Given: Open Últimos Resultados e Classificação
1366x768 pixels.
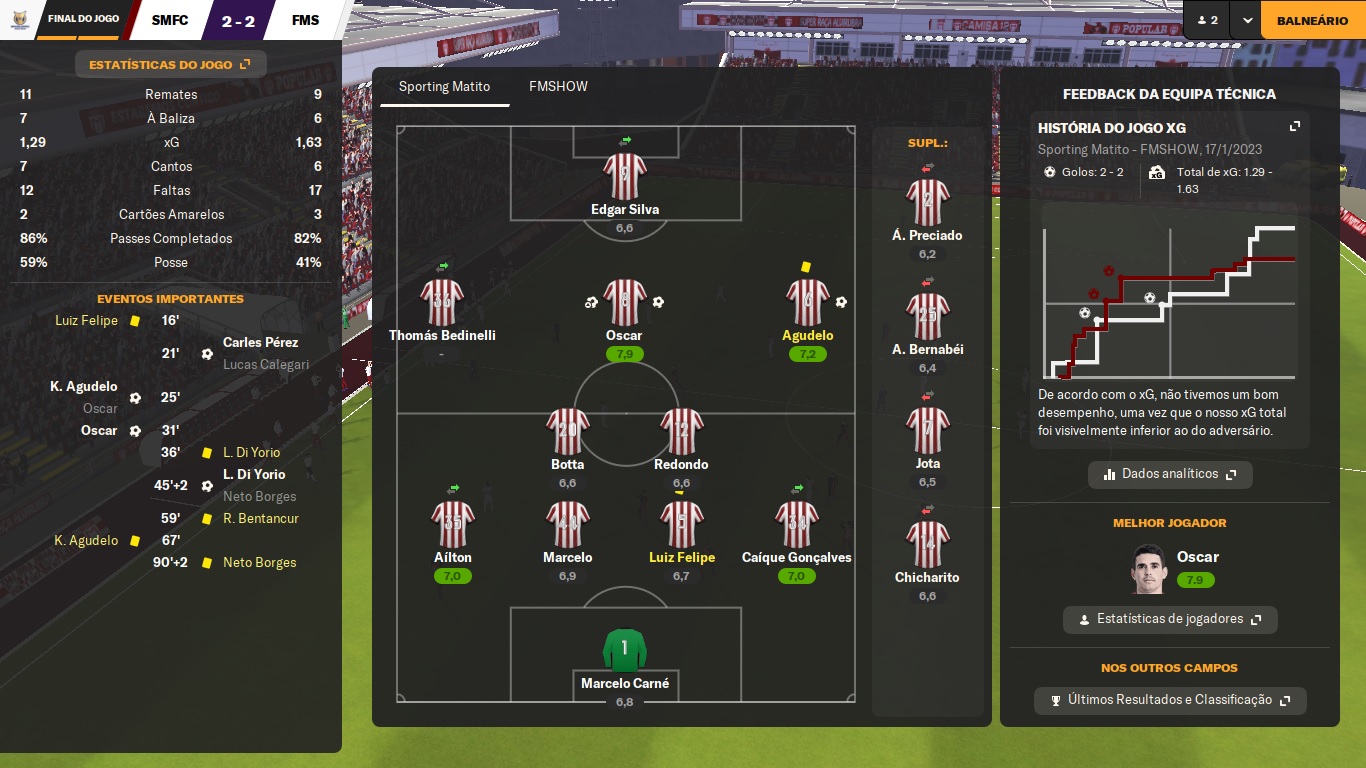Looking at the screenshot, I should click(x=1170, y=700).
